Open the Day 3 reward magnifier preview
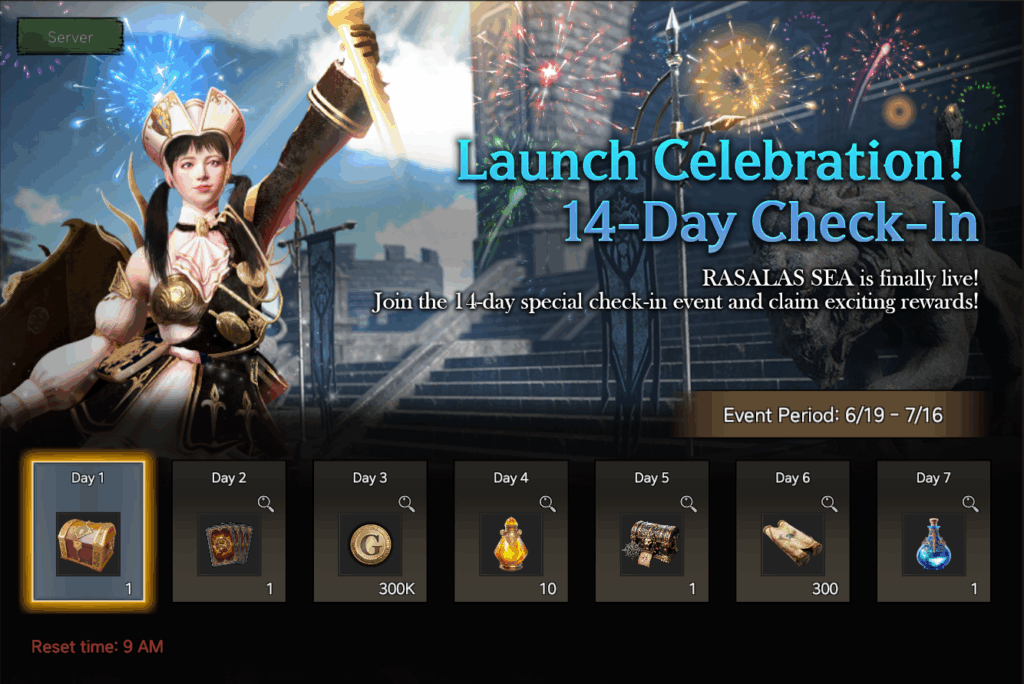1024x684 pixels. tap(406, 503)
